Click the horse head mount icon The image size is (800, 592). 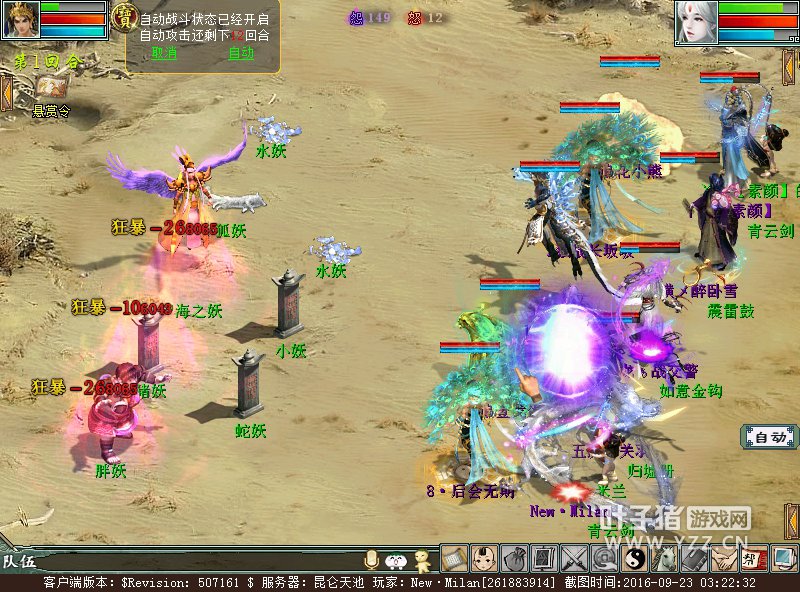(x=665, y=558)
